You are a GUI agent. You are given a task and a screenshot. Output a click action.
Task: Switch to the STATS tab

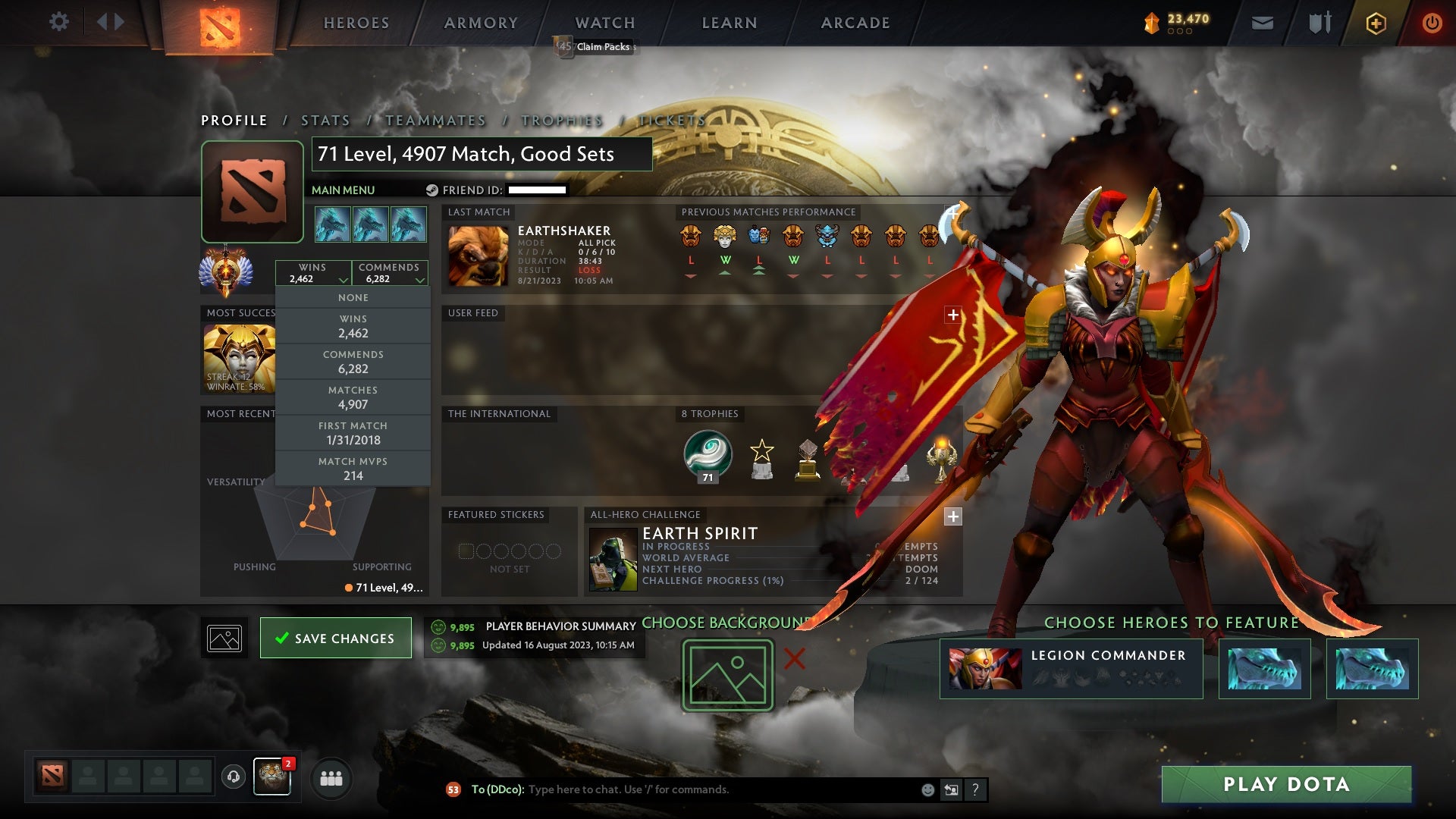click(x=325, y=120)
